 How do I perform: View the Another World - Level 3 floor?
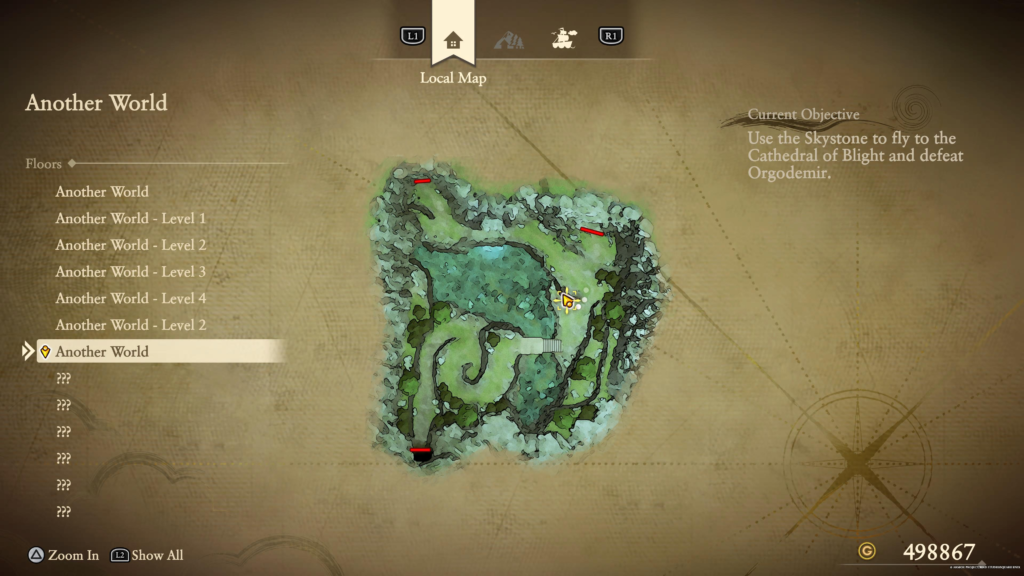[x=130, y=271]
